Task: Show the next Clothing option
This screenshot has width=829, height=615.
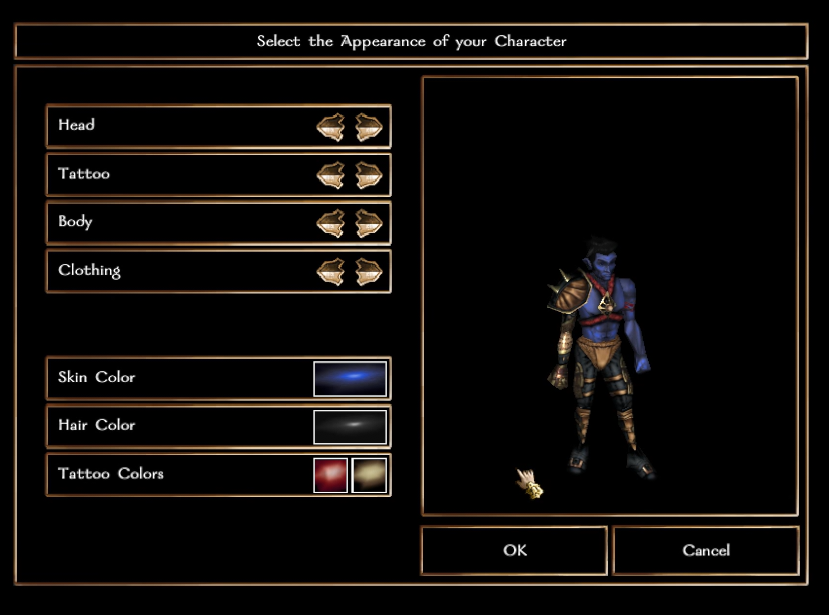Action: tap(369, 271)
